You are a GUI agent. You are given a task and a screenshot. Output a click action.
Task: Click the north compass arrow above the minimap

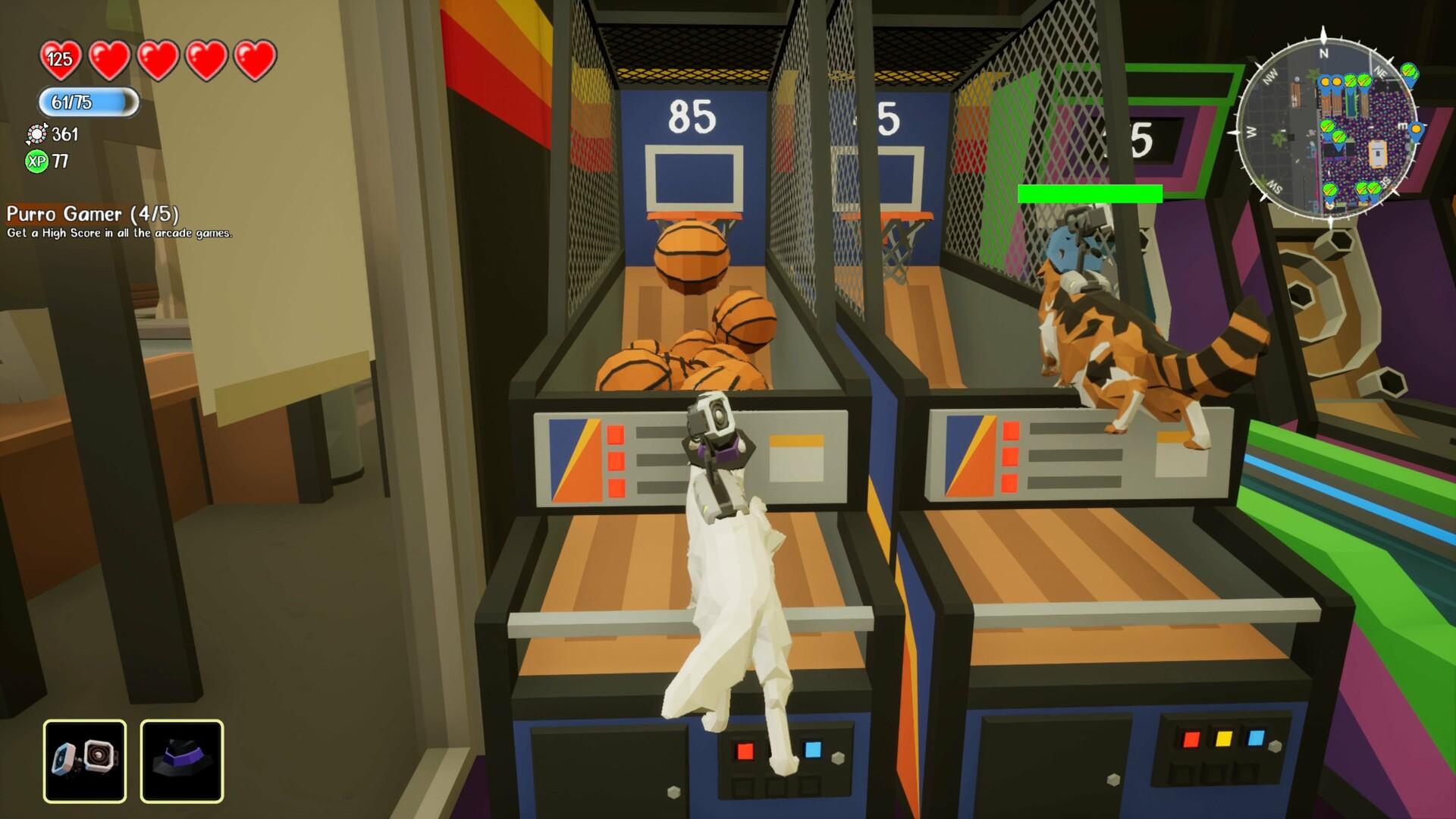click(x=1323, y=33)
